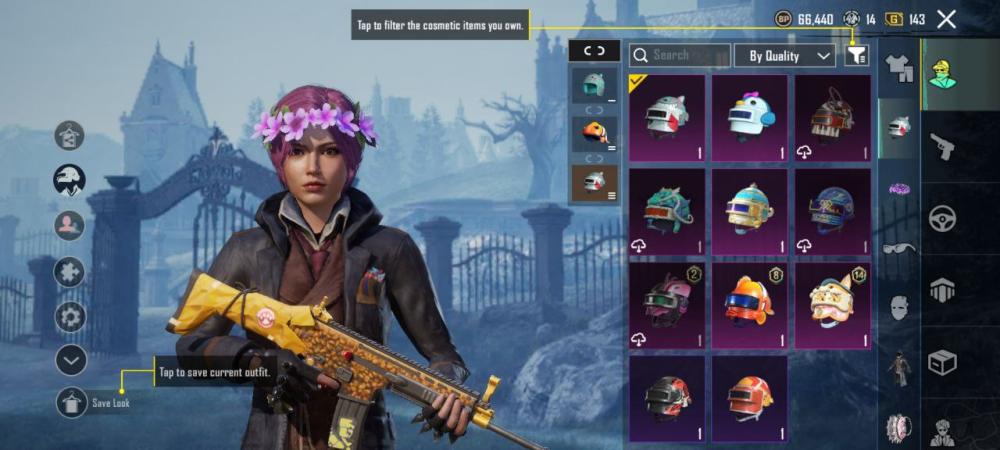This screenshot has height=450, width=1000.
Task: Select the glasses subcategory
Action: tap(900, 248)
